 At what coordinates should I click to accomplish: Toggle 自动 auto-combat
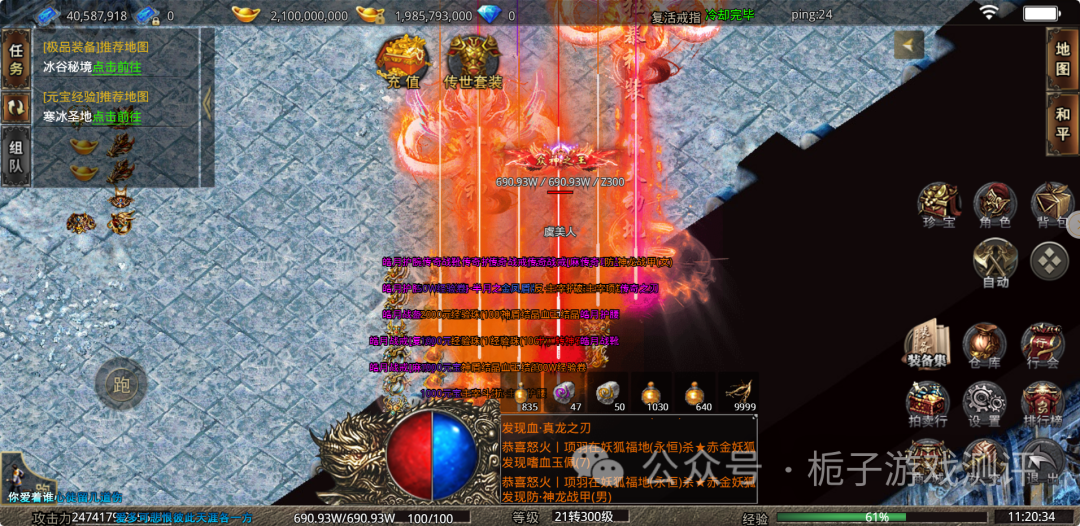click(x=994, y=265)
